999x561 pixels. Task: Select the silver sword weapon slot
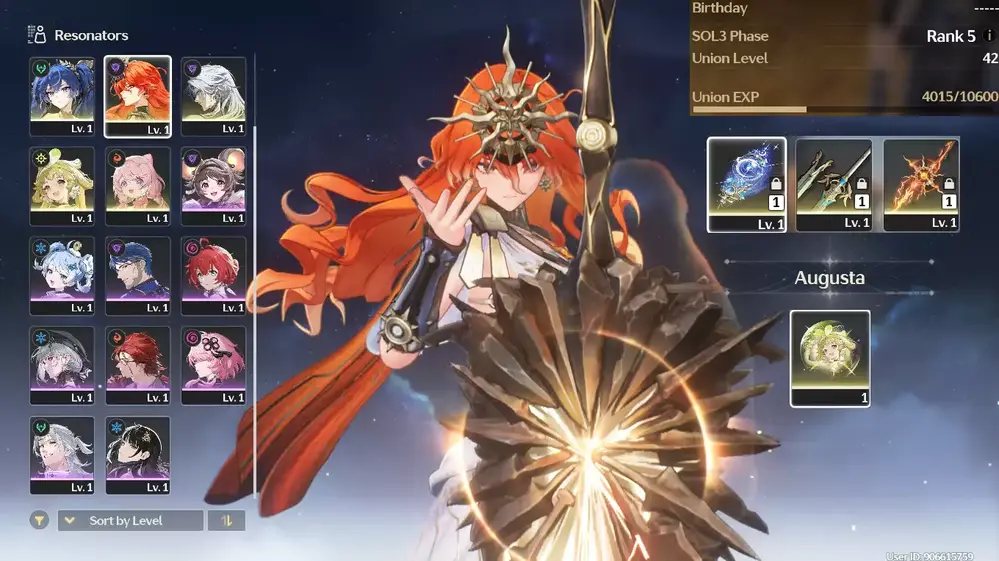pos(833,184)
